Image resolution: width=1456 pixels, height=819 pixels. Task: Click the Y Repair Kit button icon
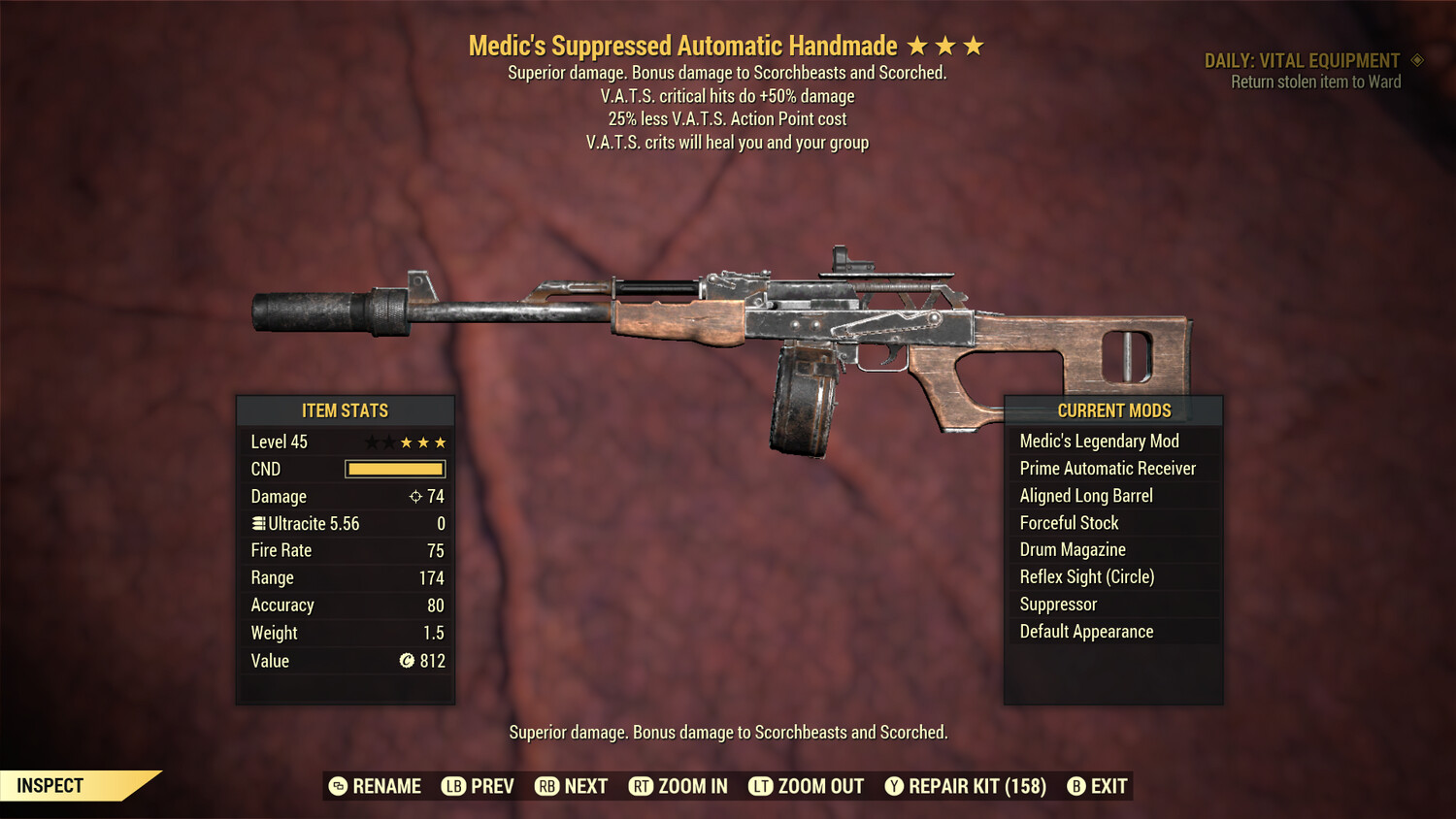click(893, 786)
